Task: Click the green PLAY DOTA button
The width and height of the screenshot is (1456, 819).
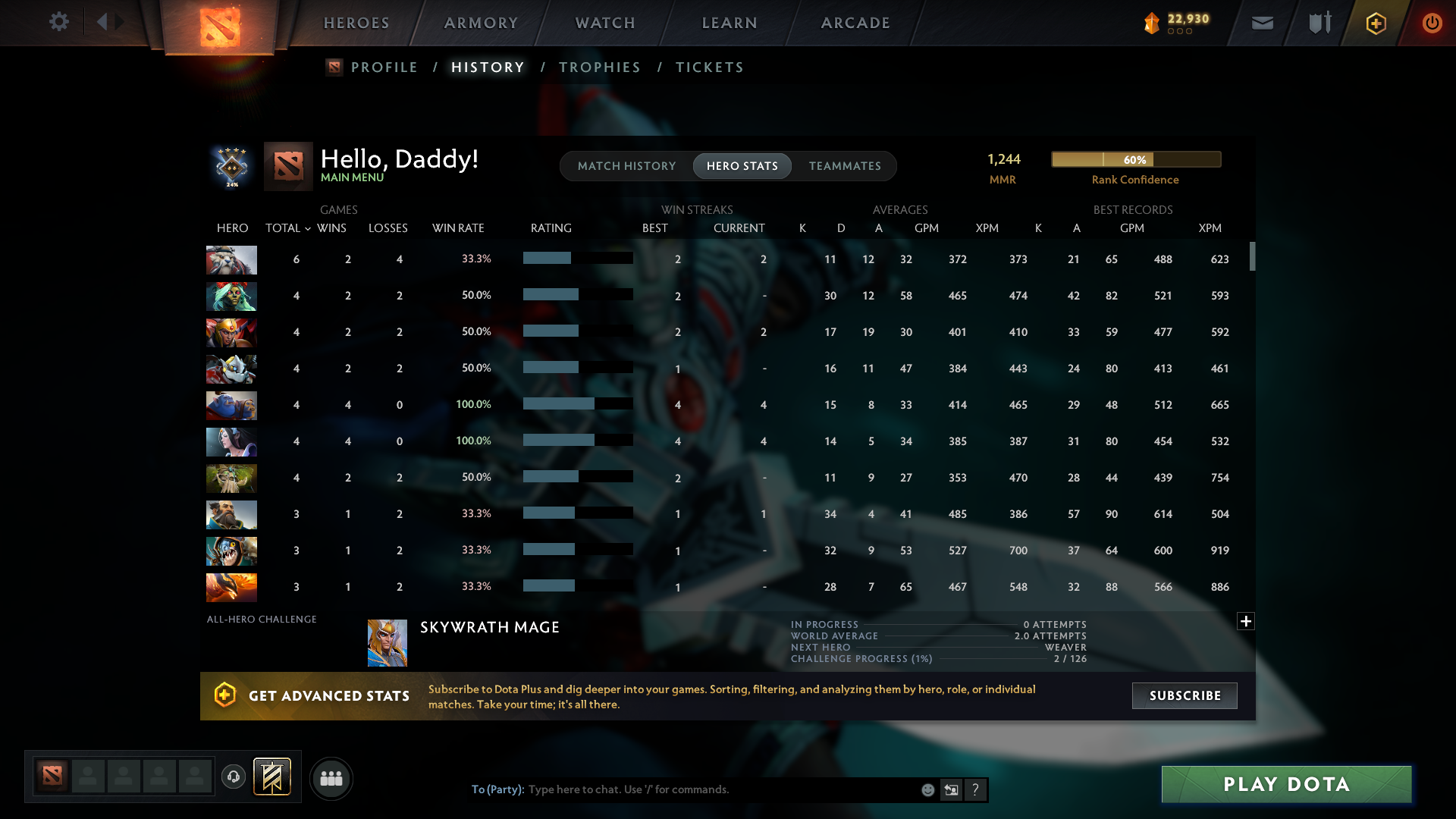Action: [x=1285, y=784]
